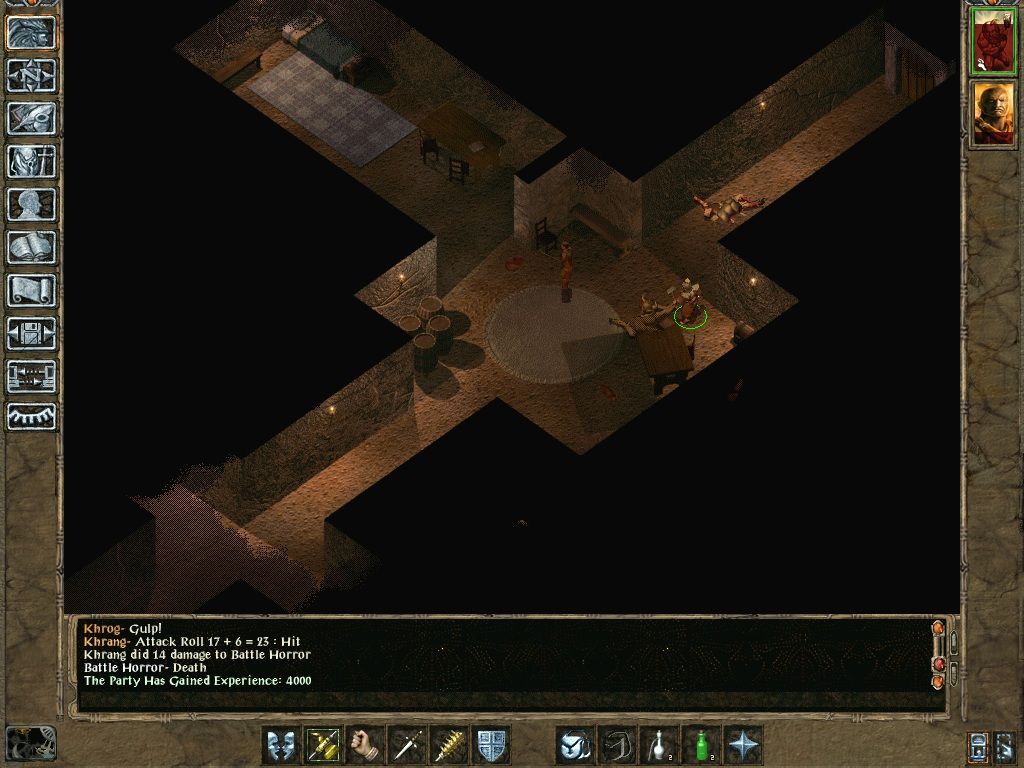Open the character record (head silhouette icon)
The image size is (1024, 768).
point(32,204)
